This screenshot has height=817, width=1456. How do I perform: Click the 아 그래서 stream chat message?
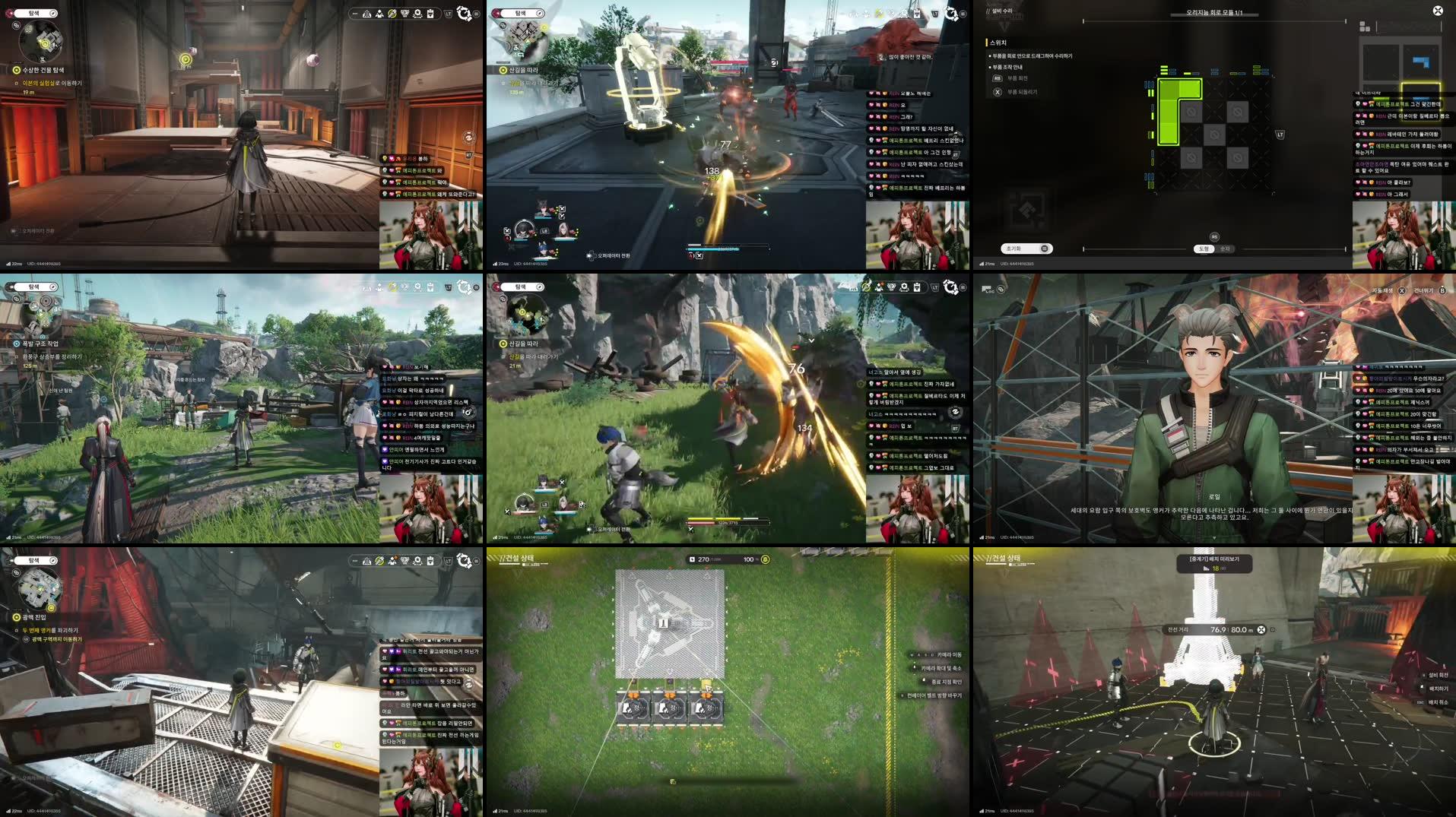(x=1397, y=195)
